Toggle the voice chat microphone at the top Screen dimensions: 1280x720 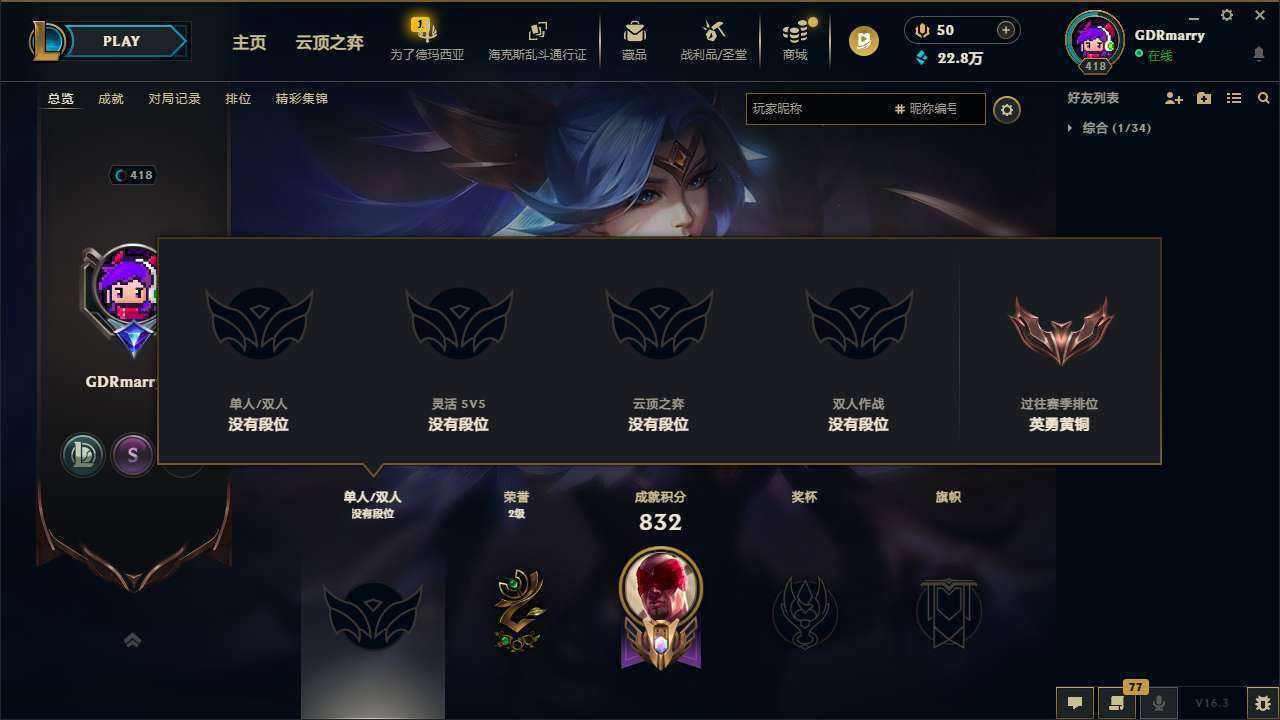coord(921,30)
